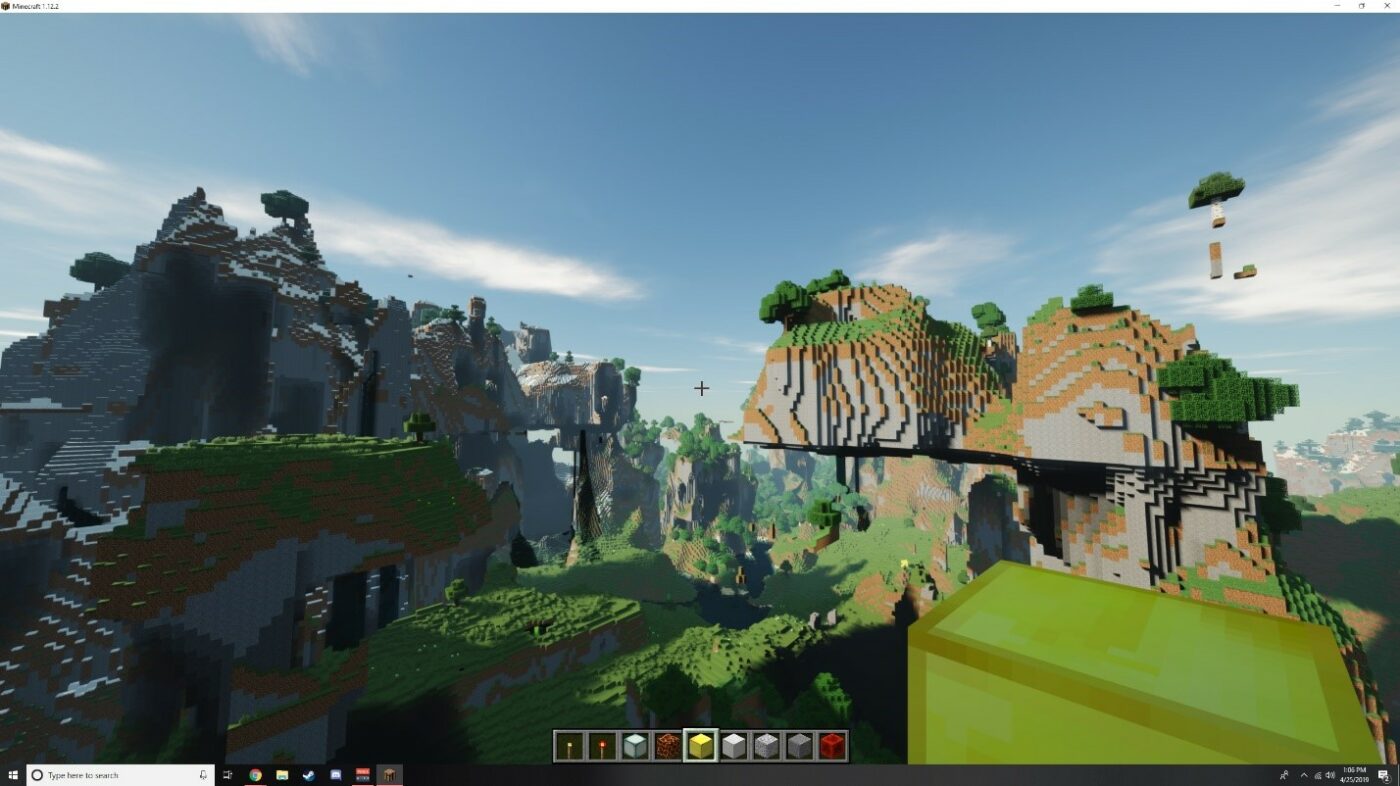The height and width of the screenshot is (786, 1400).
Task: Expand hidden icons with the tray chevron
Action: [1303, 775]
